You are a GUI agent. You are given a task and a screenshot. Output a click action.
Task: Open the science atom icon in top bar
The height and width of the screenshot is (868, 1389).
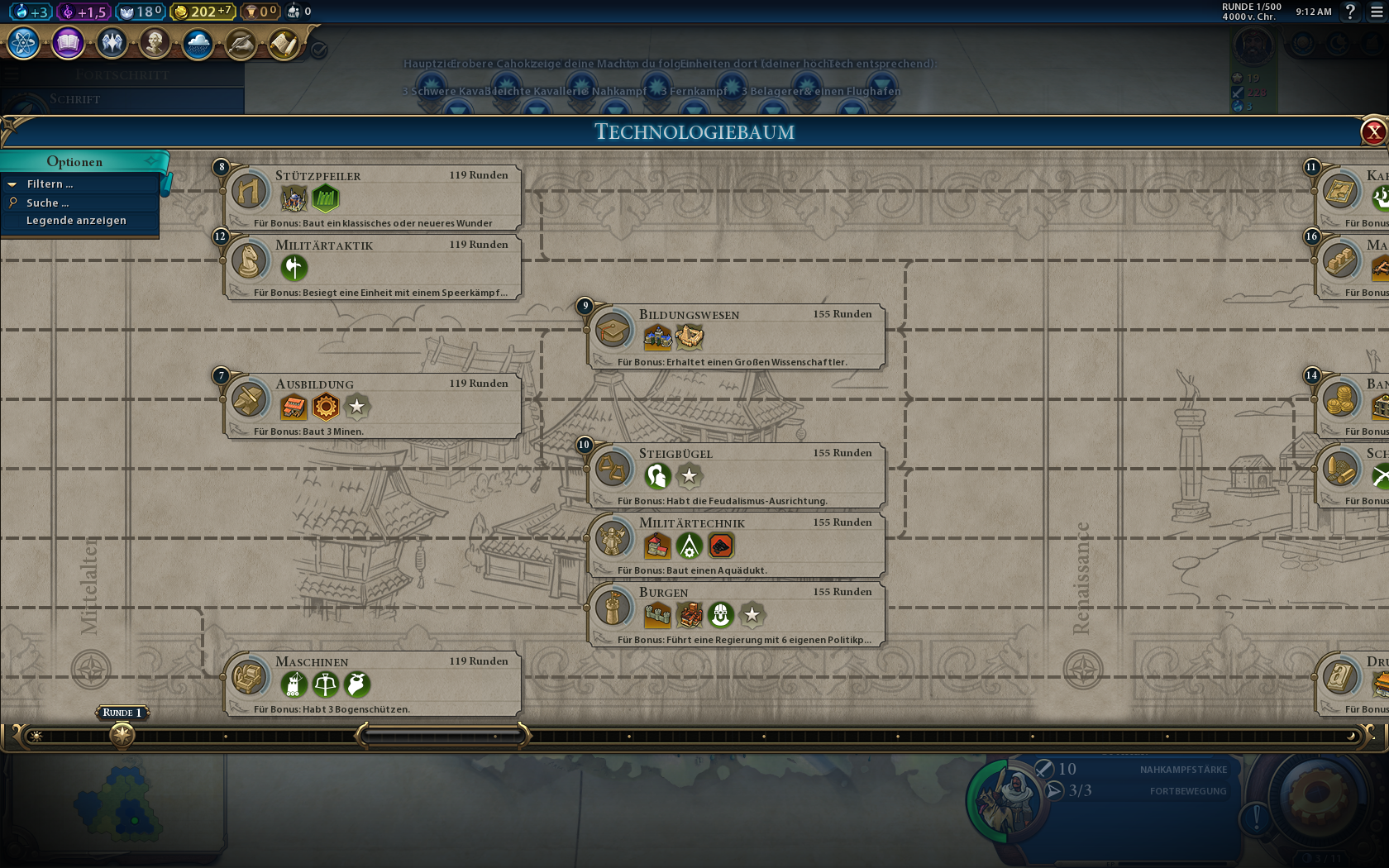click(24, 43)
